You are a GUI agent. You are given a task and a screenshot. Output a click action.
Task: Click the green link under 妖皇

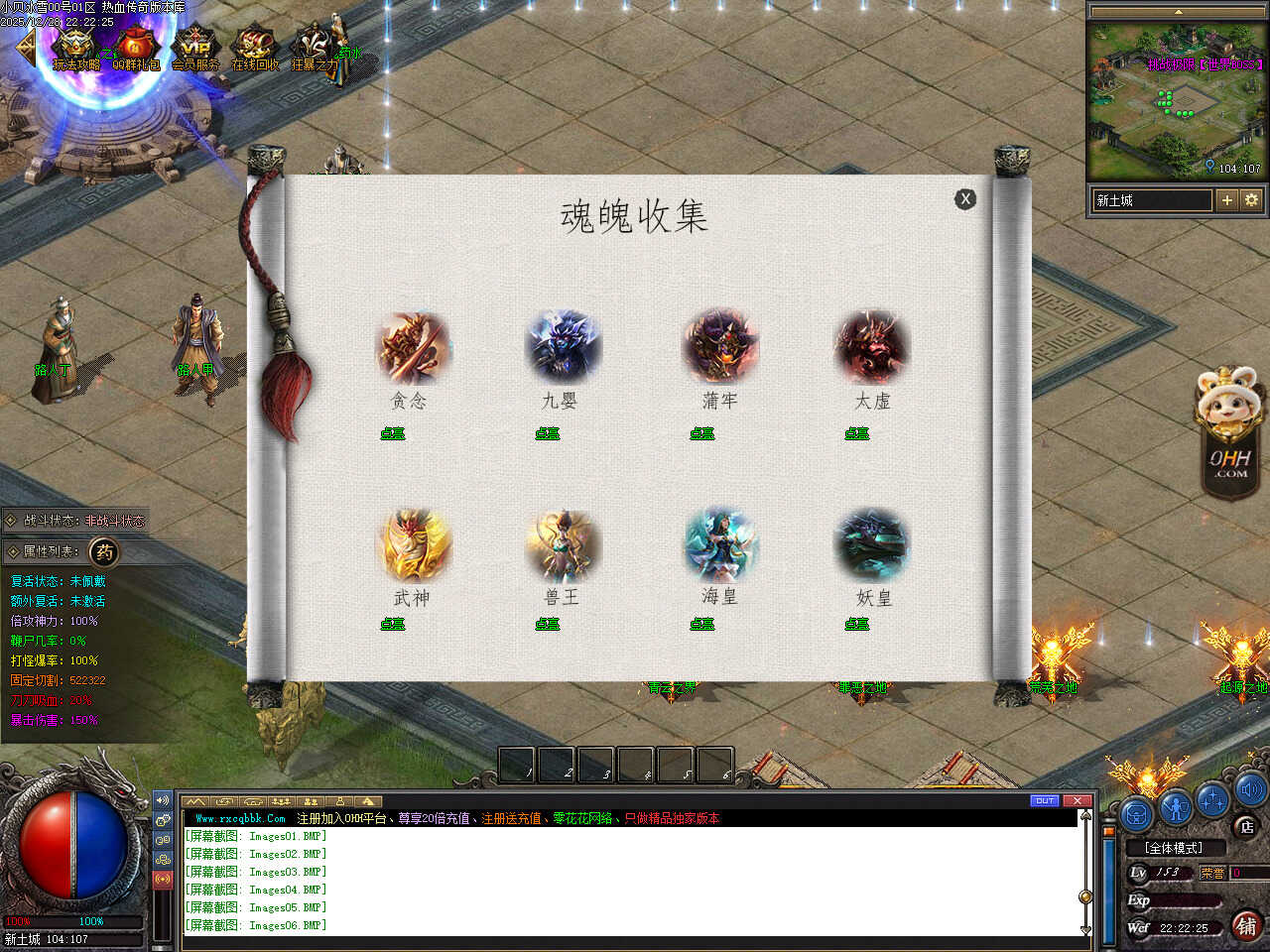pyautogui.click(x=857, y=624)
